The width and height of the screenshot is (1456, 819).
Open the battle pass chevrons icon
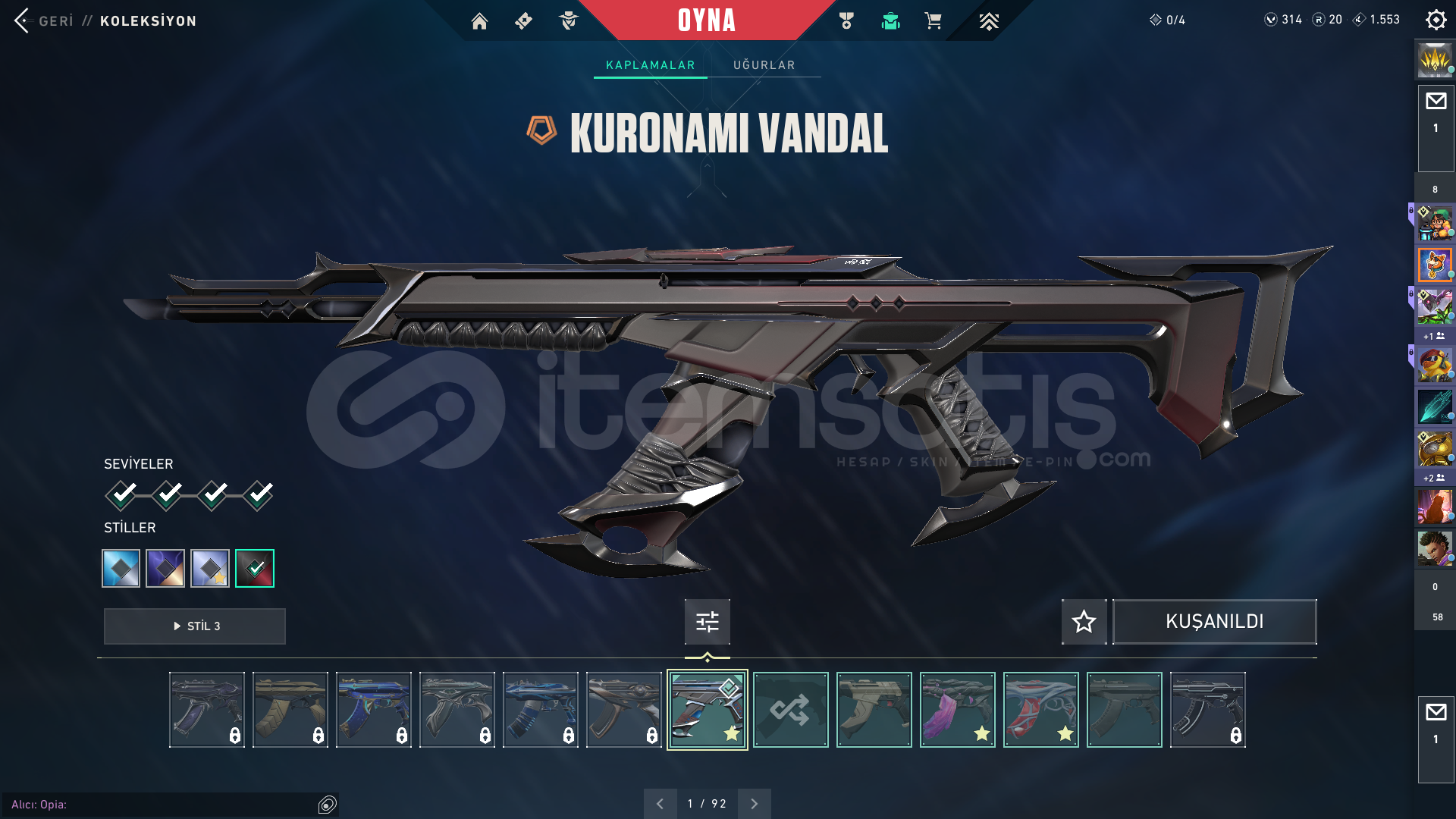click(990, 20)
